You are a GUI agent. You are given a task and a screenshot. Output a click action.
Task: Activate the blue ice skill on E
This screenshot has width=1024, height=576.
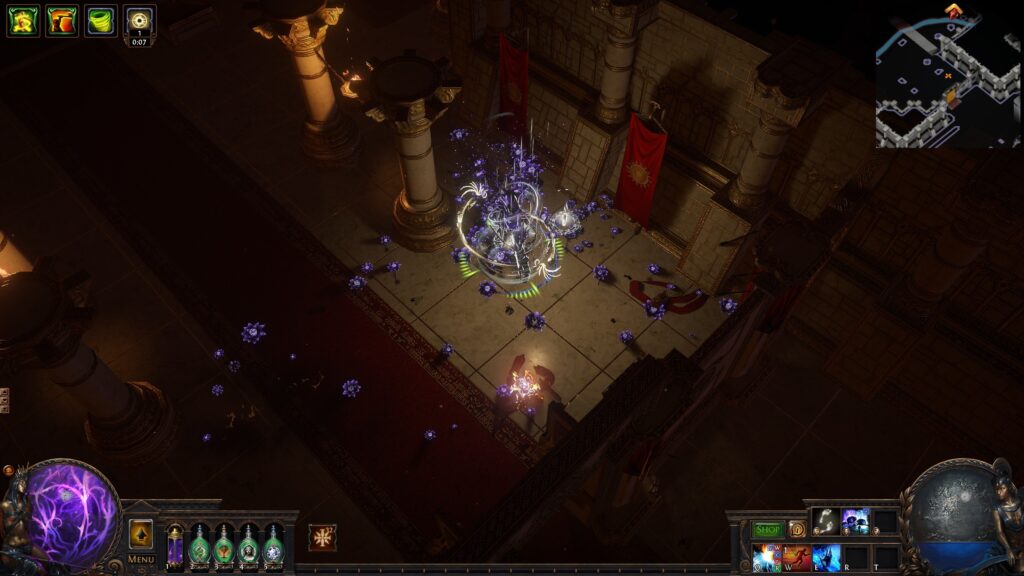click(x=826, y=557)
